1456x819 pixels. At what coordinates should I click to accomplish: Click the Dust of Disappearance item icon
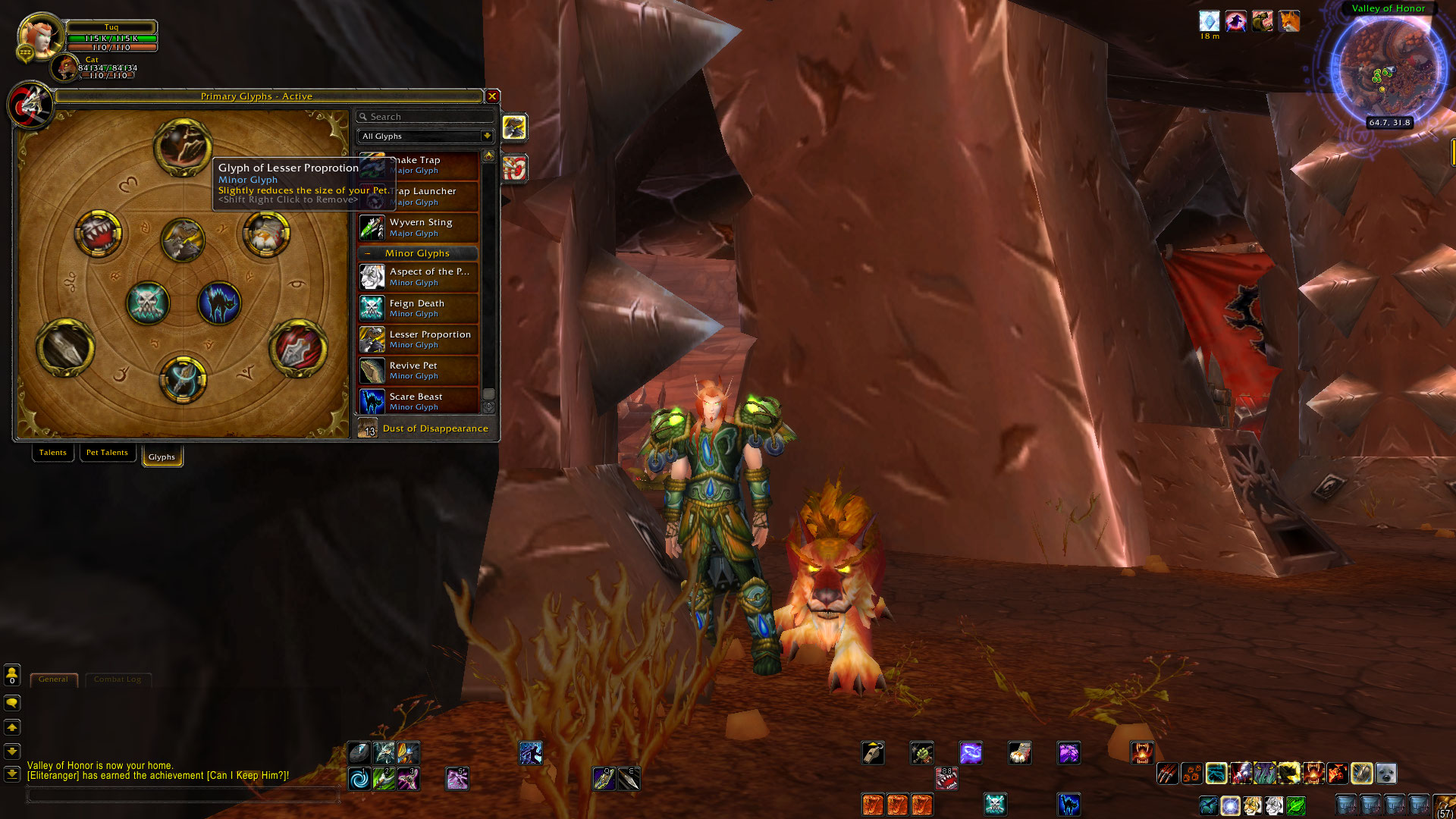point(369,428)
